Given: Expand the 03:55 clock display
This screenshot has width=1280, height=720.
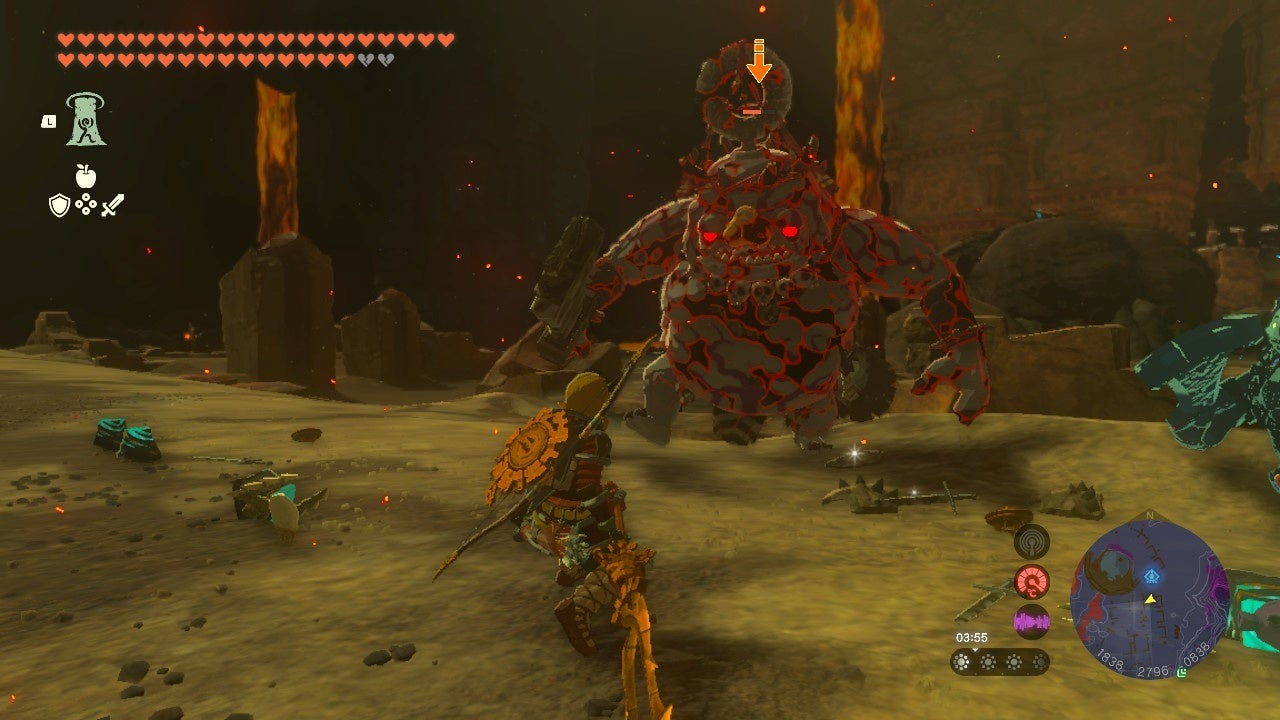Looking at the screenshot, I should pos(972,636).
